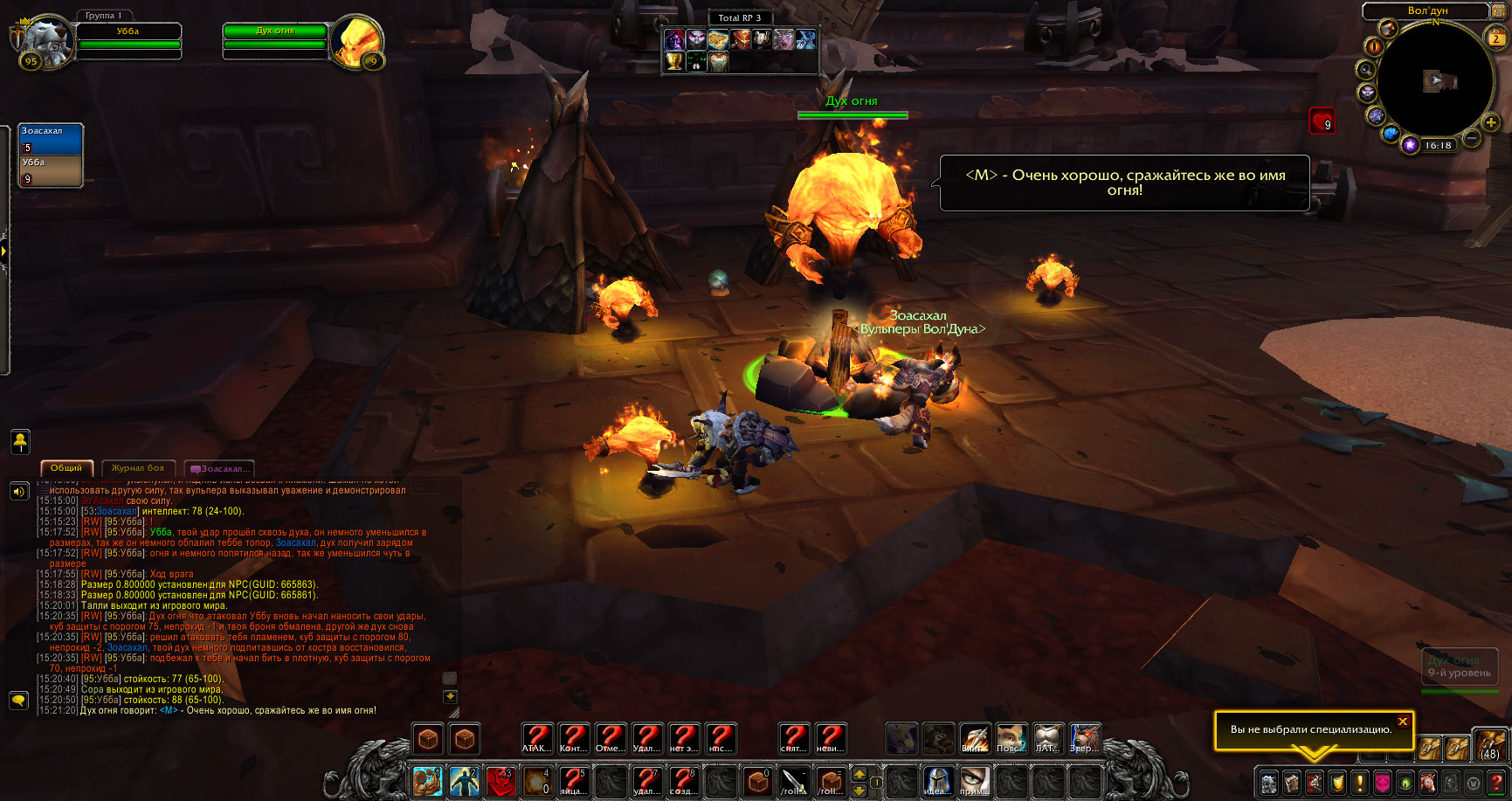This screenshot has width=1512, height=801.
Task: Open the mounts collection horse icon
Action: point(1428,782)
